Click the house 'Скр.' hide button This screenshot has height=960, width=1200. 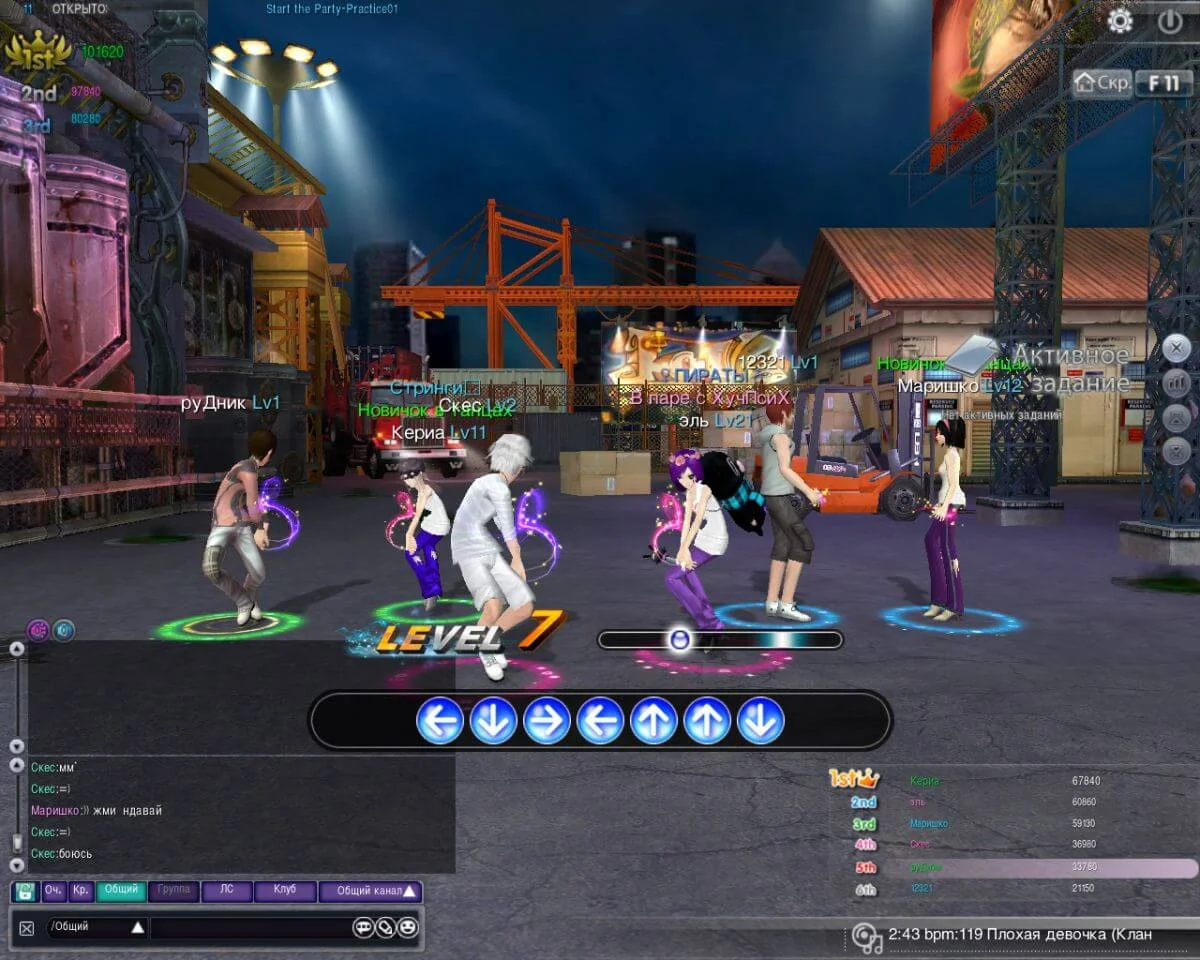[x=1103, y=83]
